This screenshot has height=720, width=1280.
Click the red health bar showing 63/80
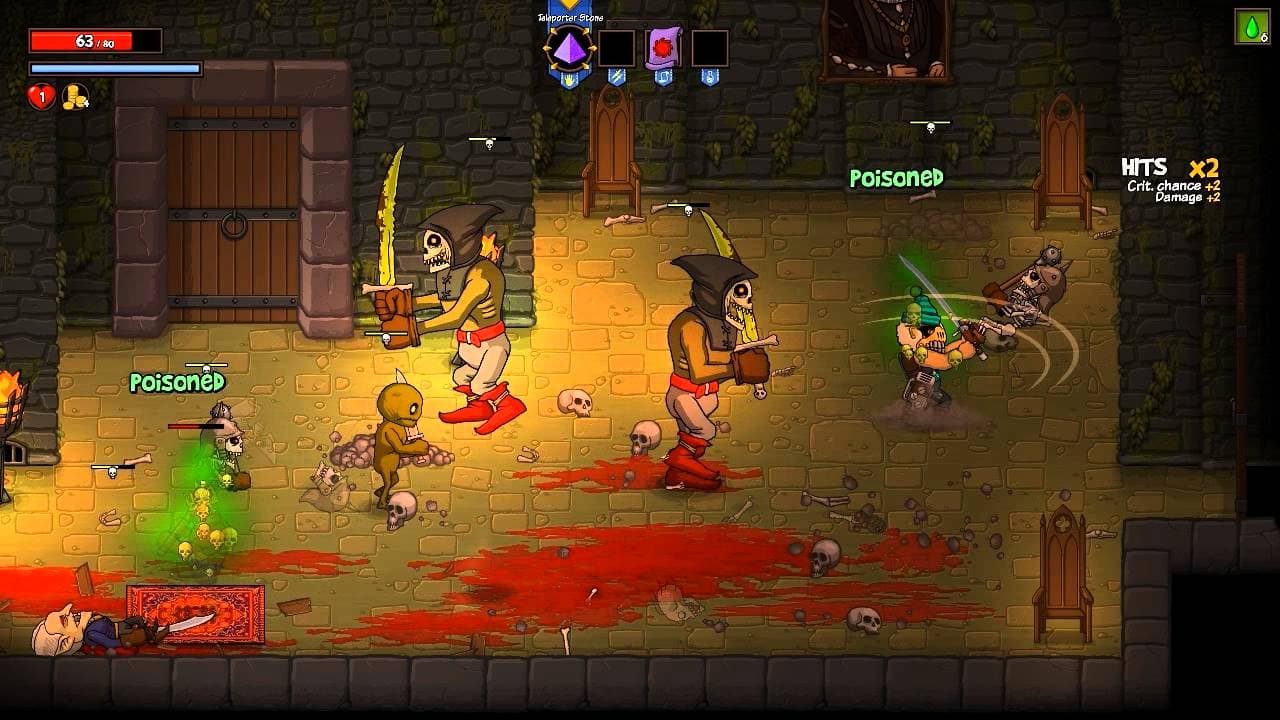point(95,41)
